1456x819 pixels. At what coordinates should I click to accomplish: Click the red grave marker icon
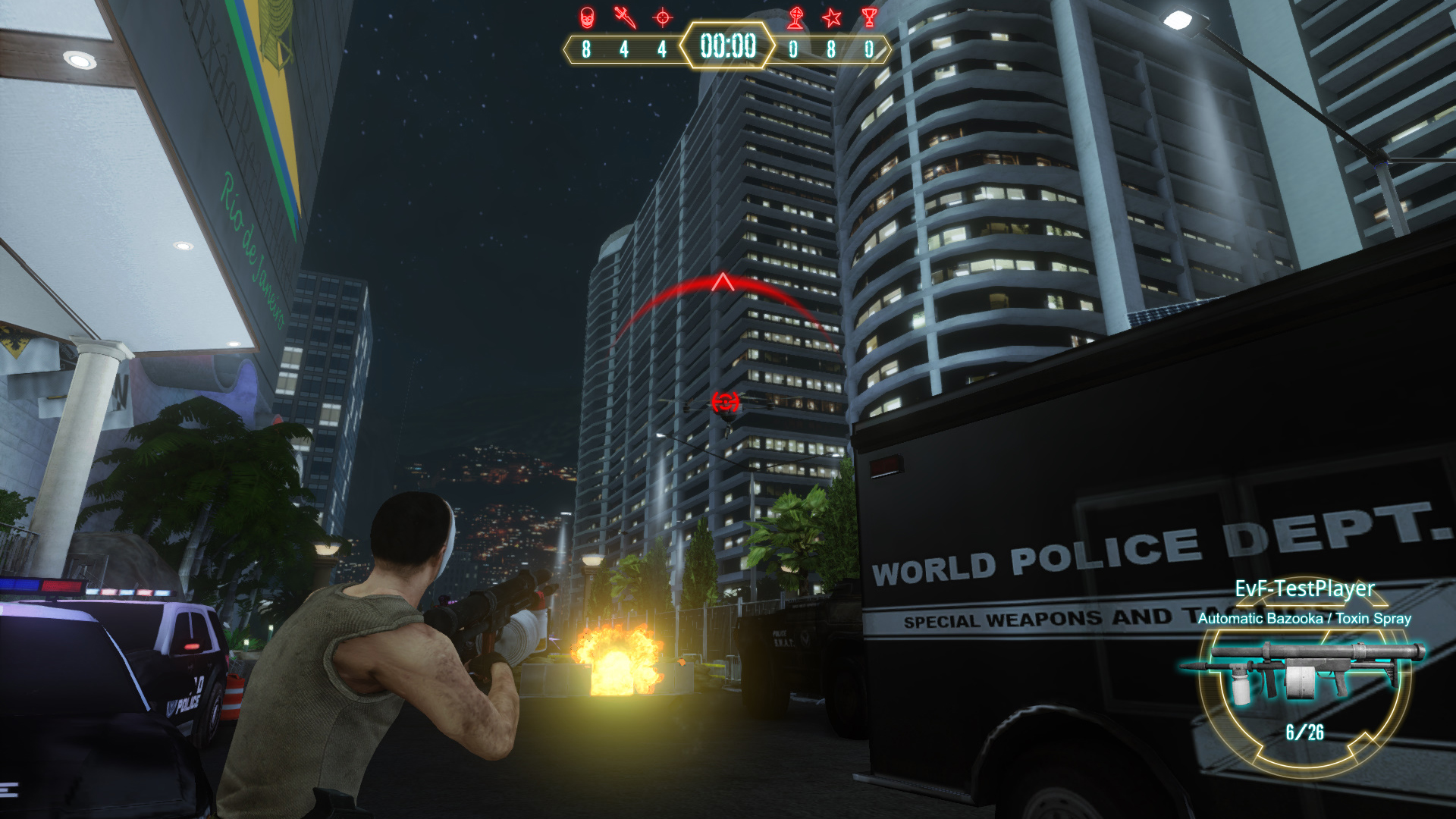795,17
